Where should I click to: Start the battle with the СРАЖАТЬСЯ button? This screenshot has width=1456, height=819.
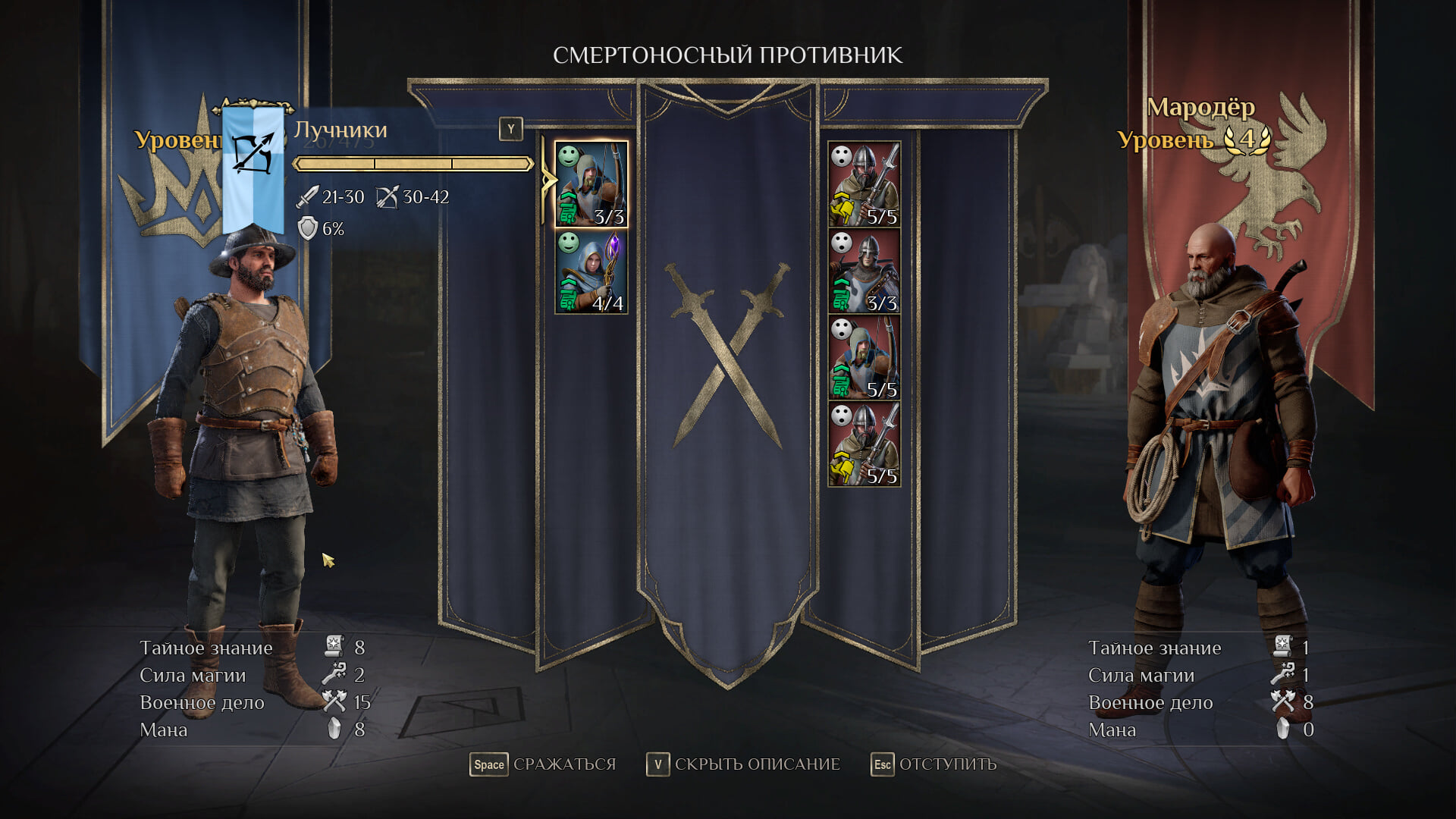(x=544, y=764)
